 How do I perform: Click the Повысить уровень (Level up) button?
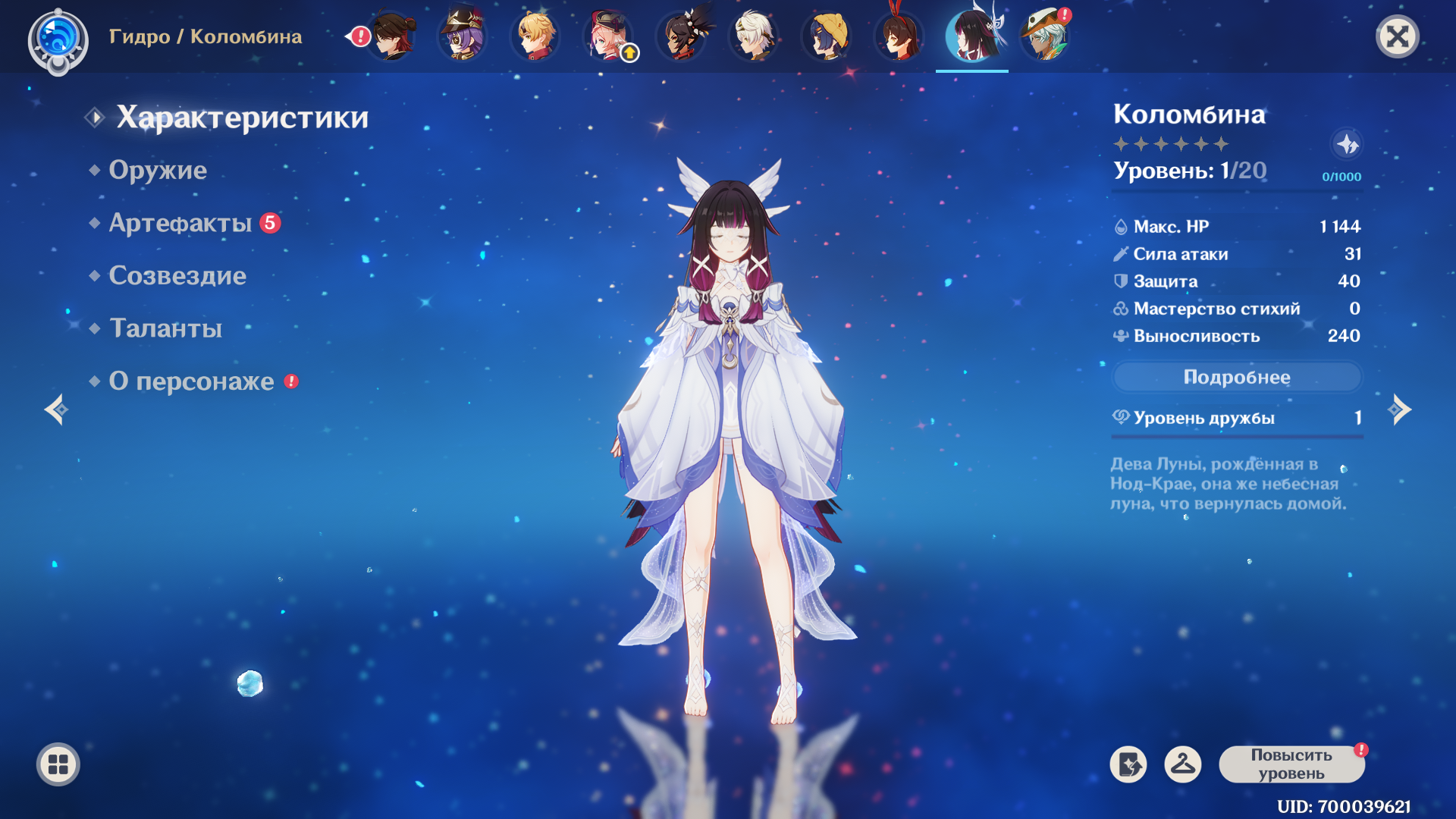(1291, 764)
